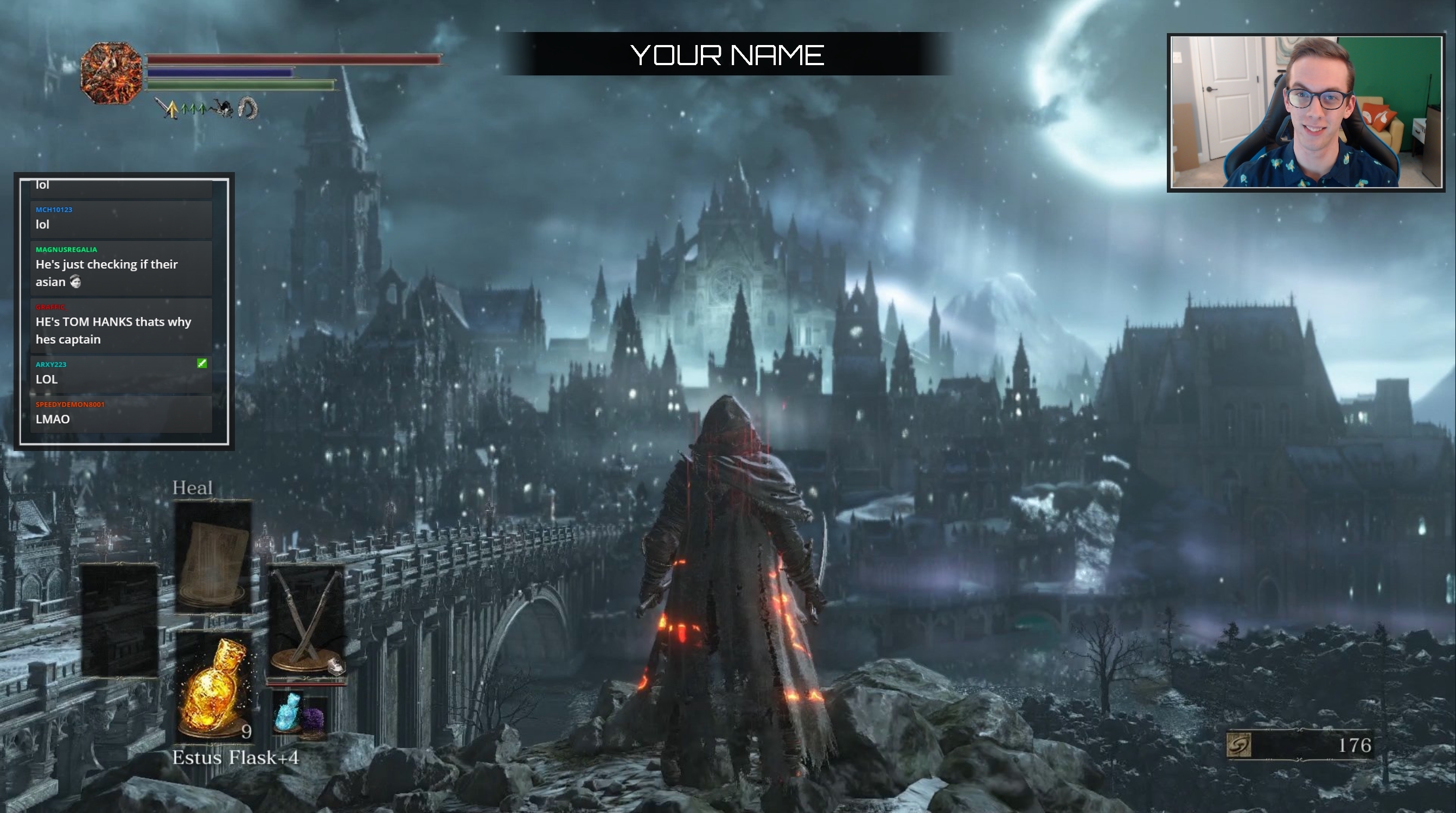Image resolution: width=1456 pixels, height=813 pixels.
Task: Click SpeedyDemon8001's LMAO message
Action: (121, 414)
